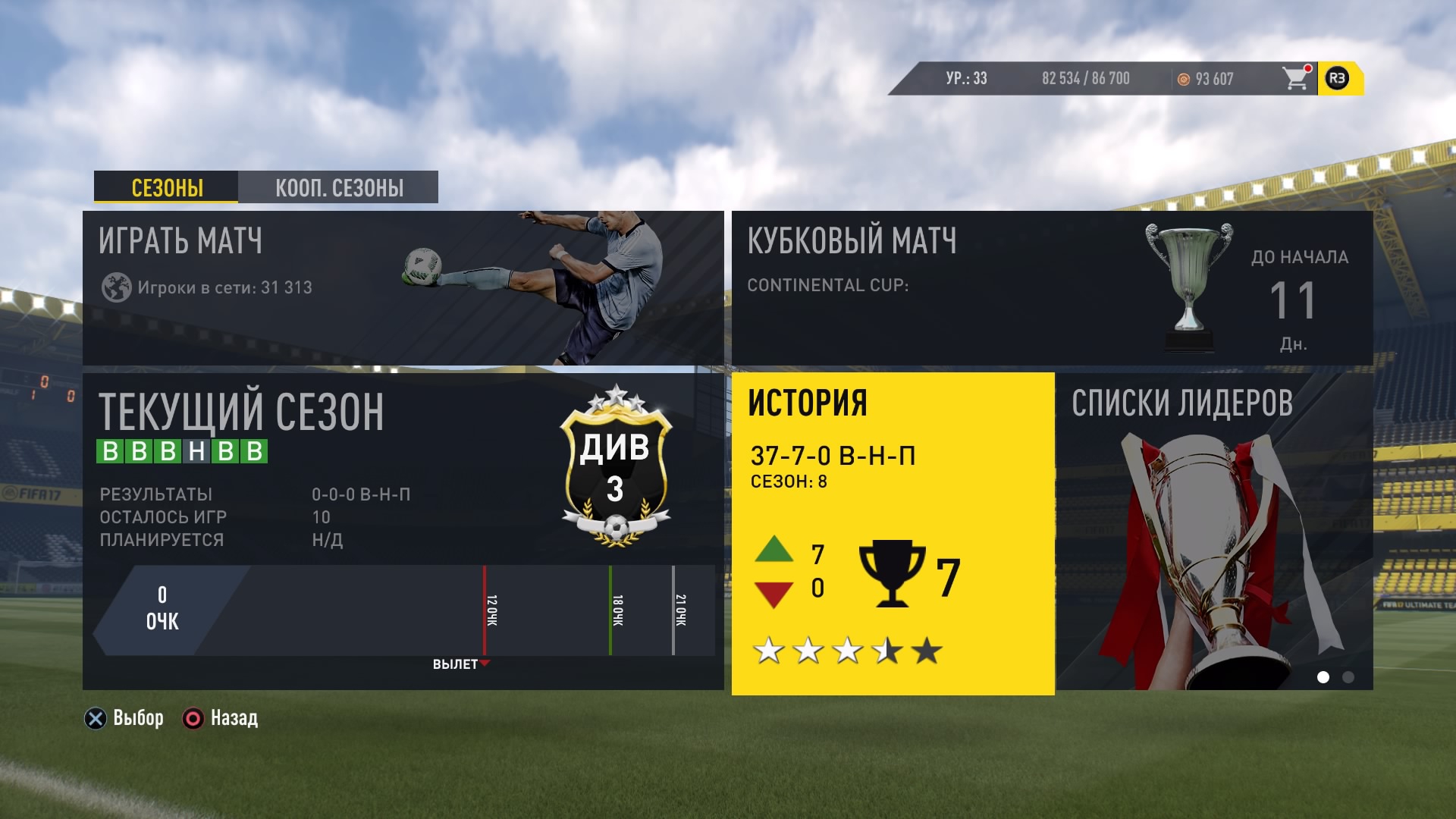1456x819 pixels.
Task: Open the Кооп. Сезоны tab
Action: [x=338, y=187]
